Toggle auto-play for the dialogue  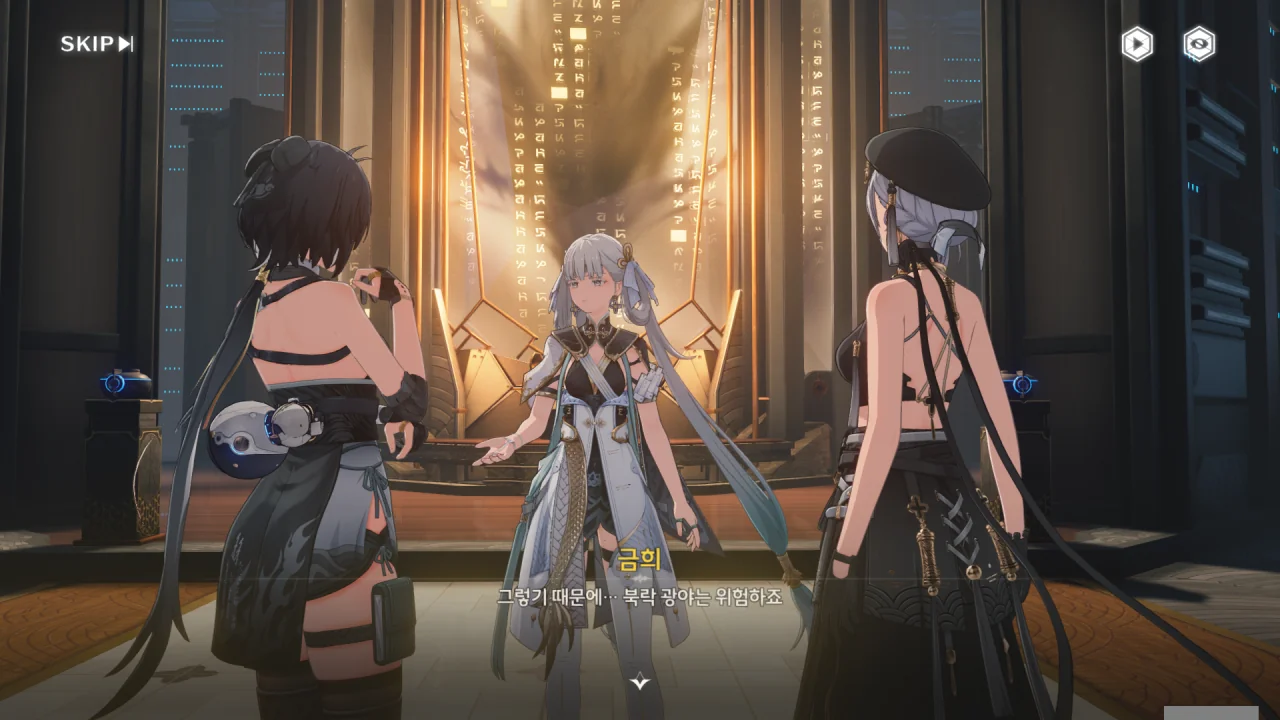(x=1137, y=44)
